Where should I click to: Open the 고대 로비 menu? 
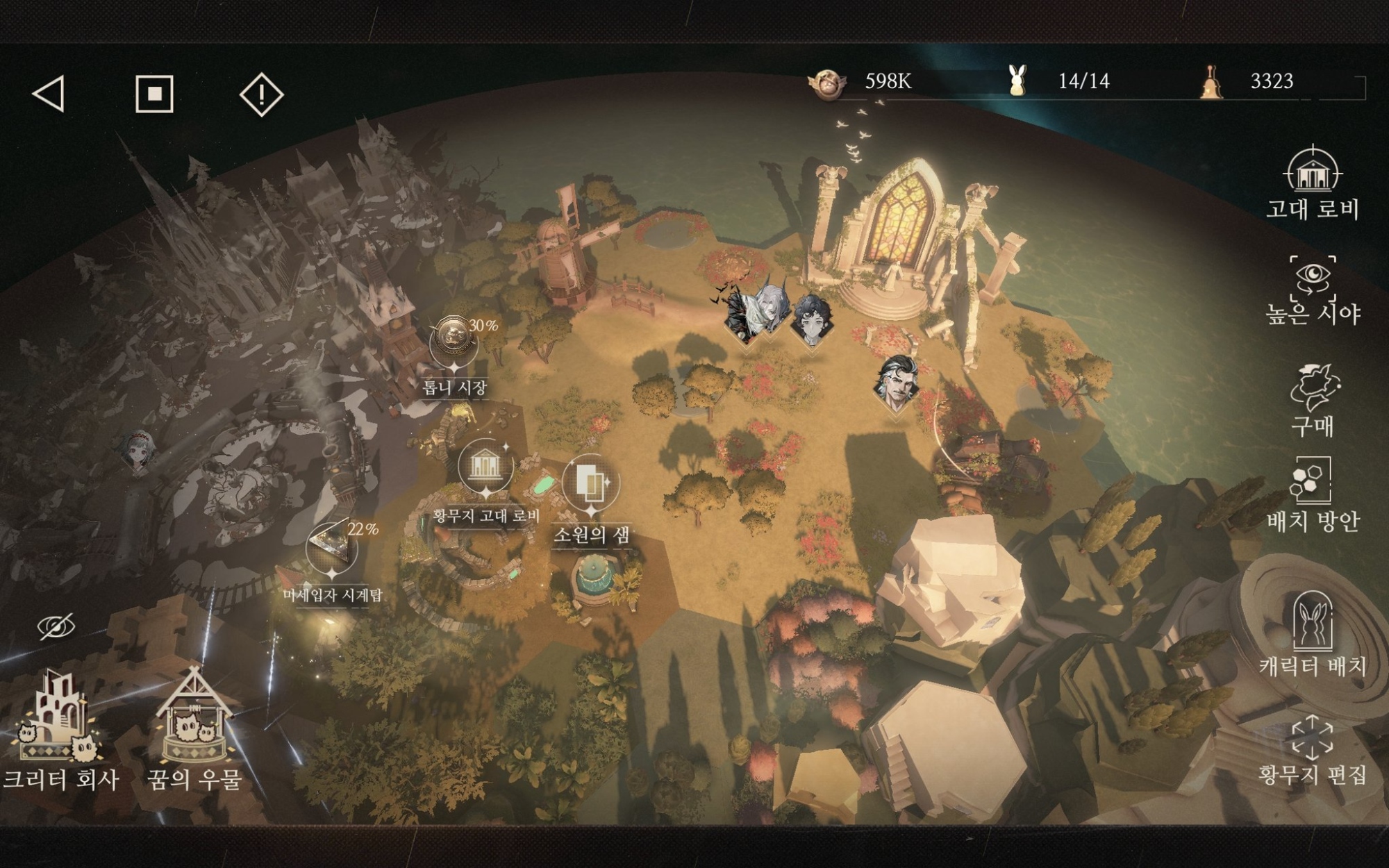[1312, 183]
